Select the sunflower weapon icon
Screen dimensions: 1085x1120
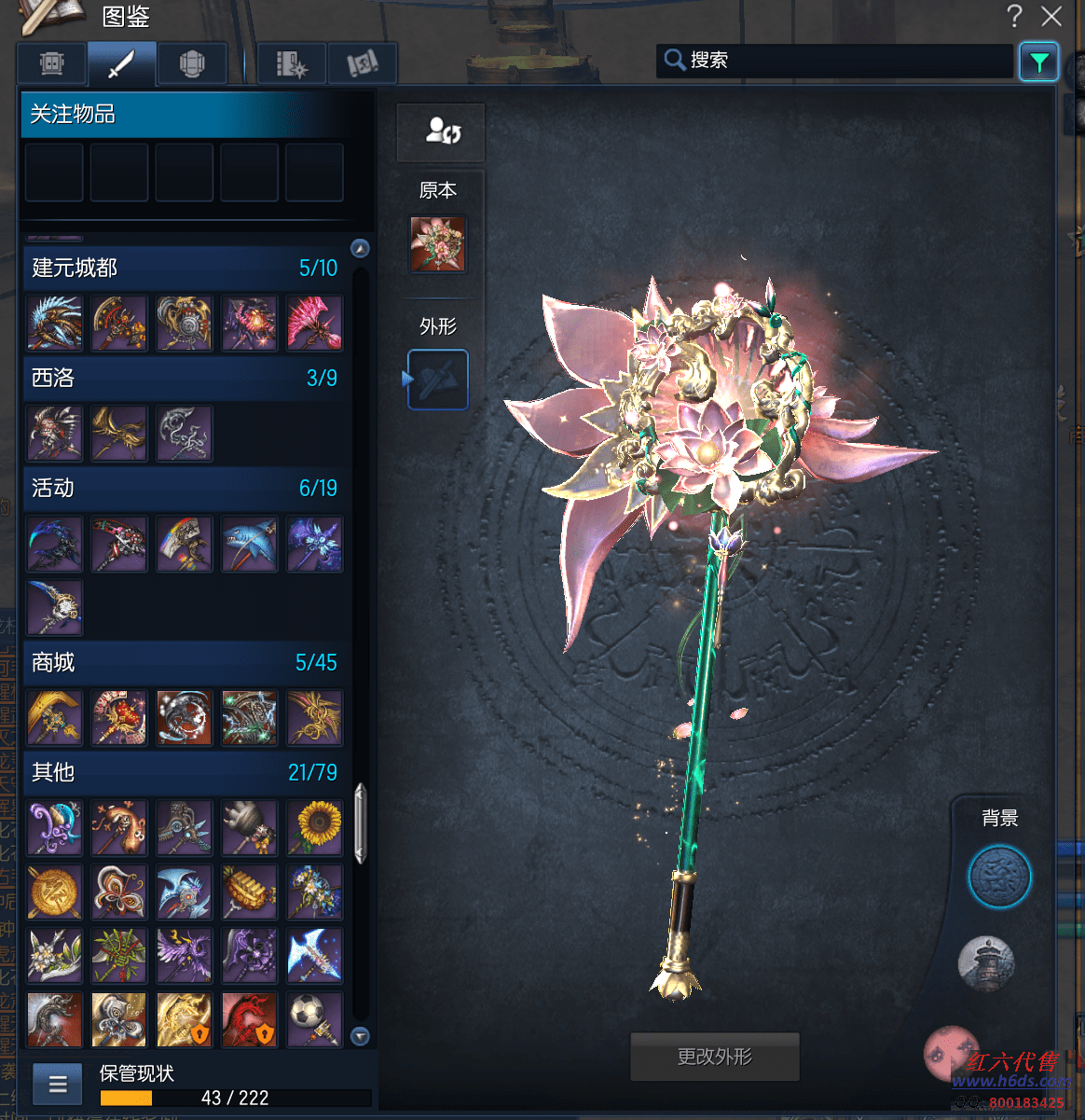pos(315,827)
